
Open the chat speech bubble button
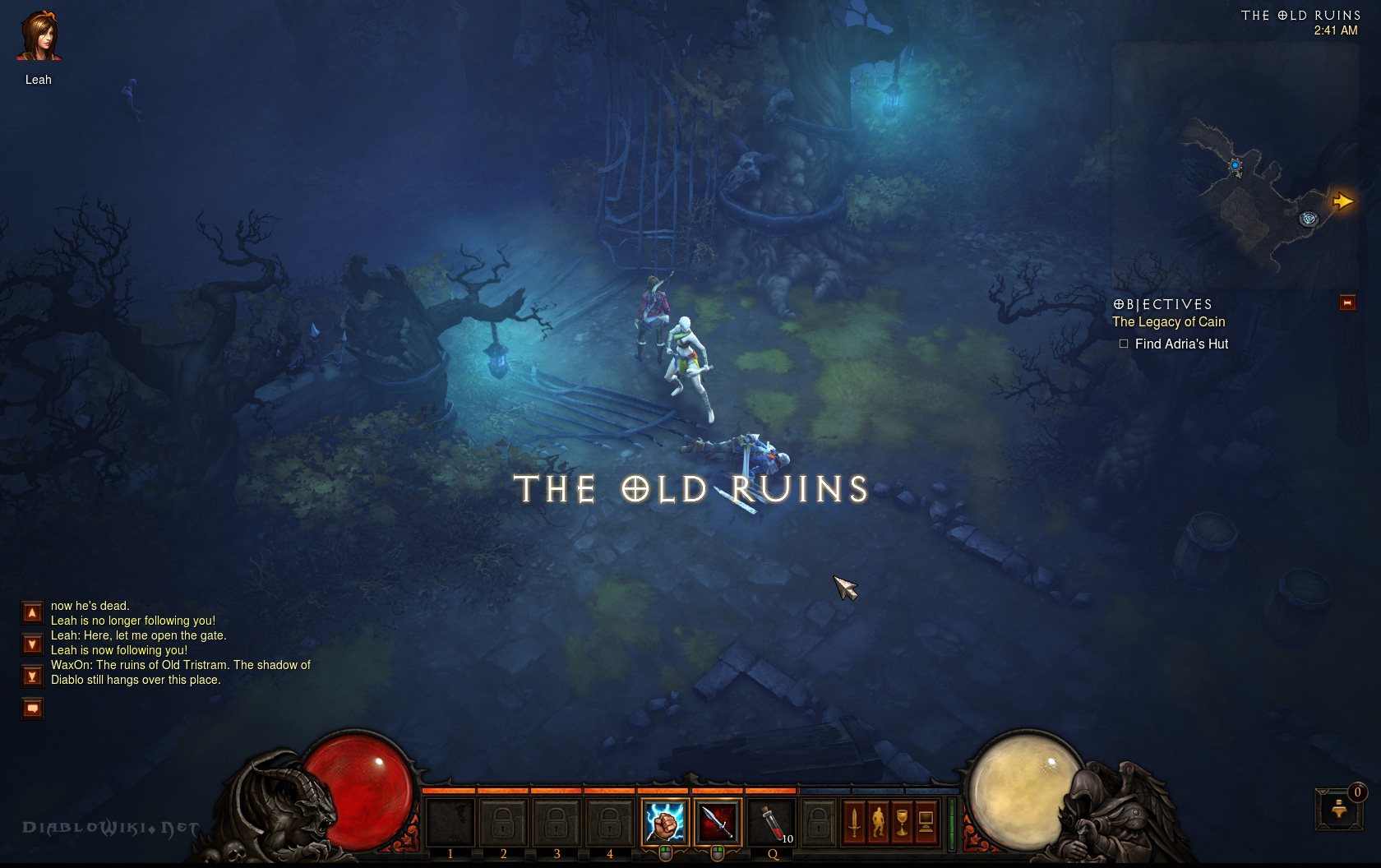[32, 708]
